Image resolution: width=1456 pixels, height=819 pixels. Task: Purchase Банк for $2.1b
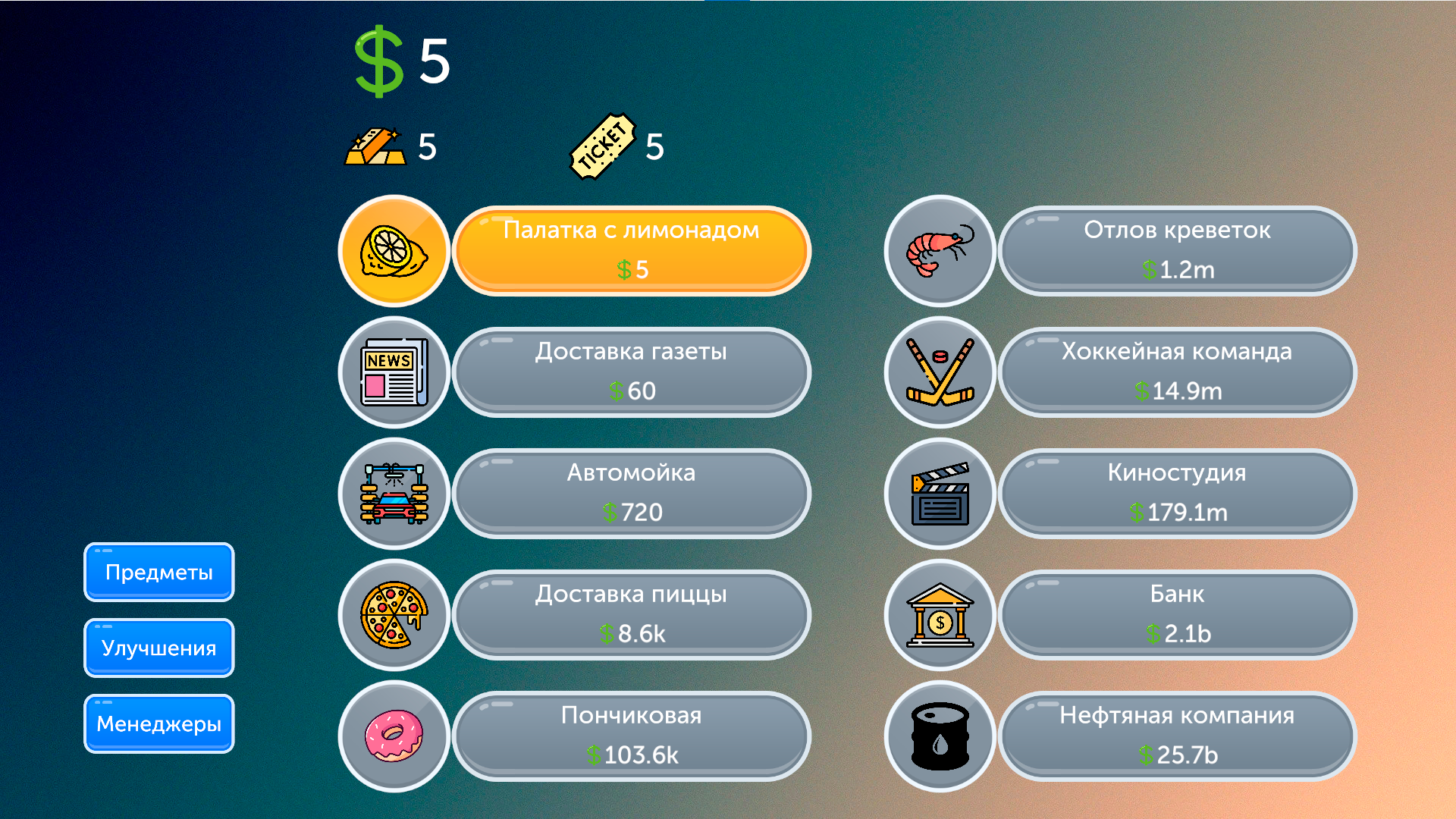(1178, 614)
